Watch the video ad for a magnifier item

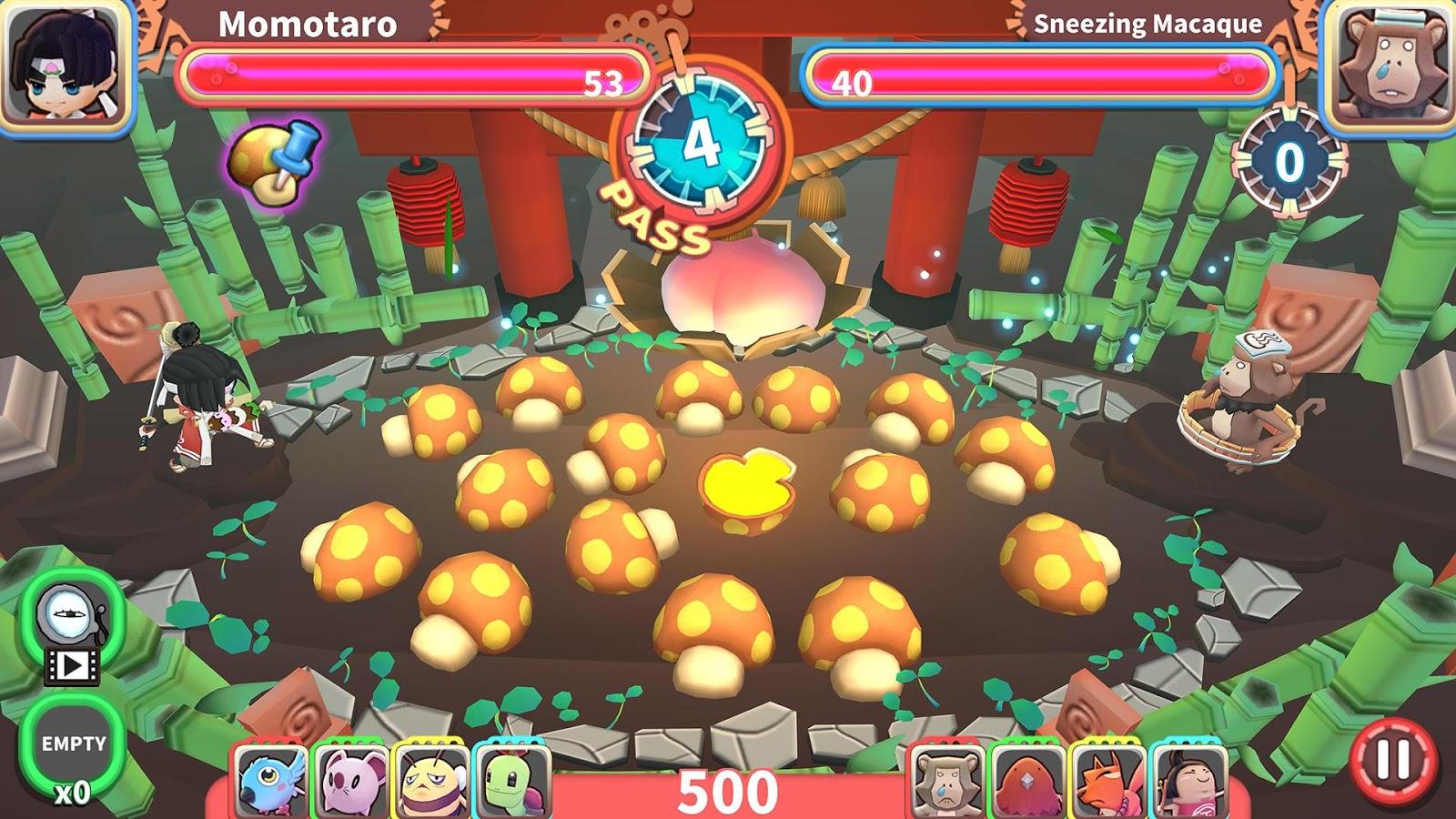[72, 626]
